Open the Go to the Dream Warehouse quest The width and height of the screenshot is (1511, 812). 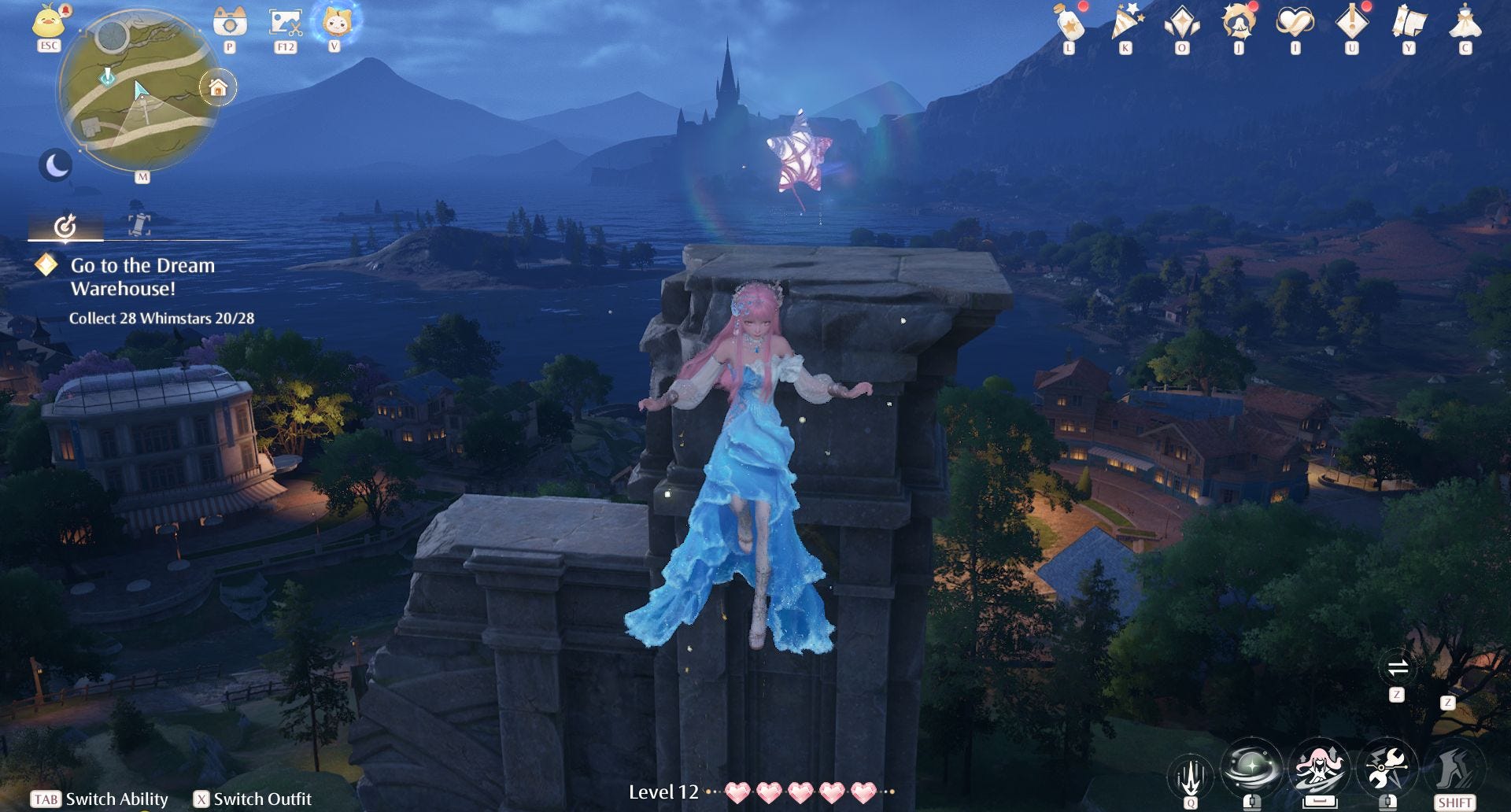[x=142, y=276]
